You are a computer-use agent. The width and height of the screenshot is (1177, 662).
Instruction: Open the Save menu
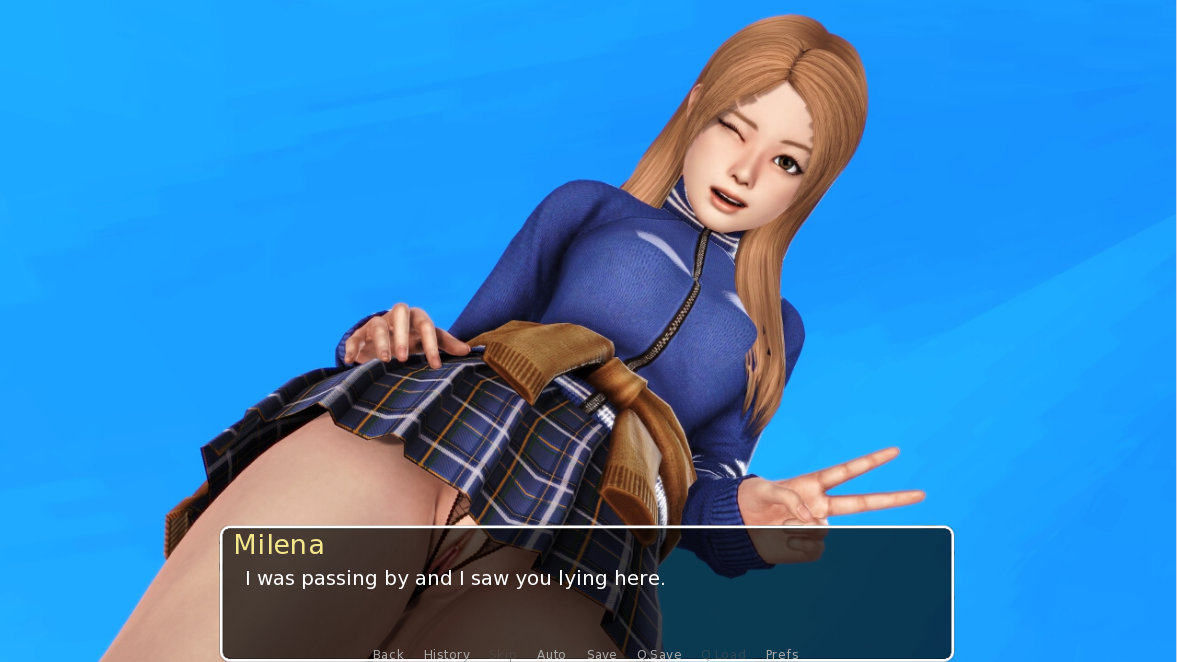coord(601,654)
